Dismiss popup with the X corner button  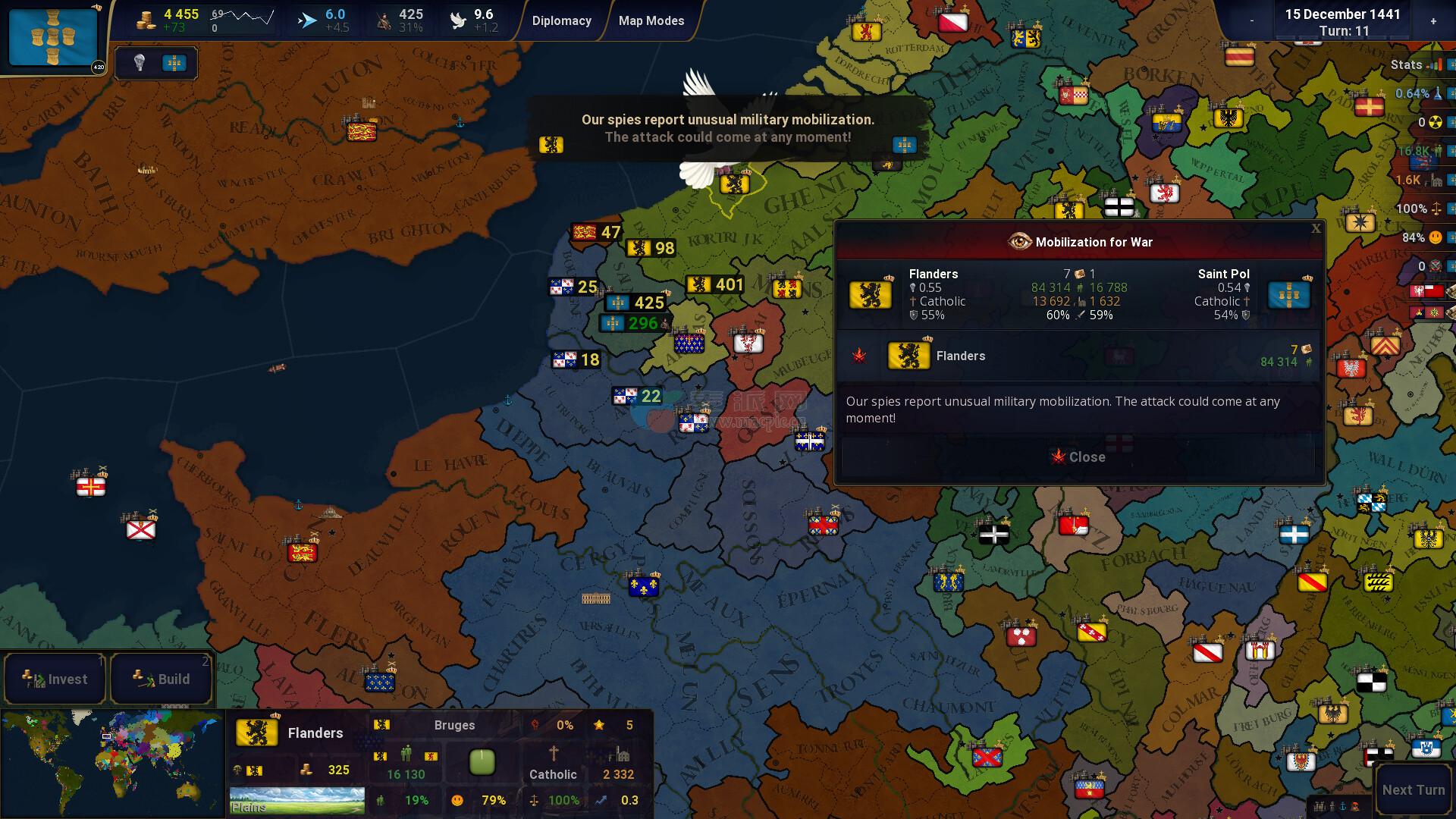[x=1316, y=228]
